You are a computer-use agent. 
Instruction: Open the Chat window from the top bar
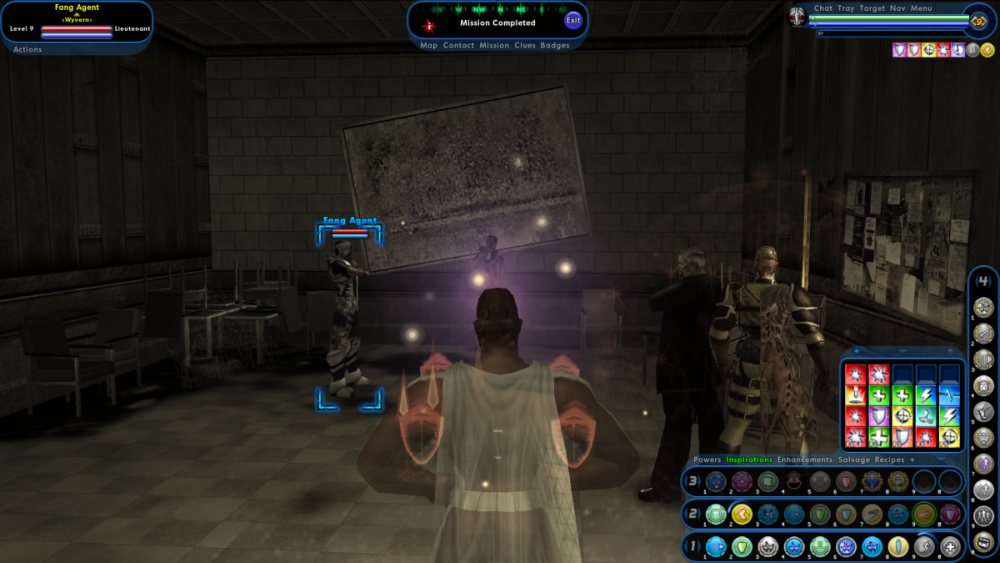(823, 8)
